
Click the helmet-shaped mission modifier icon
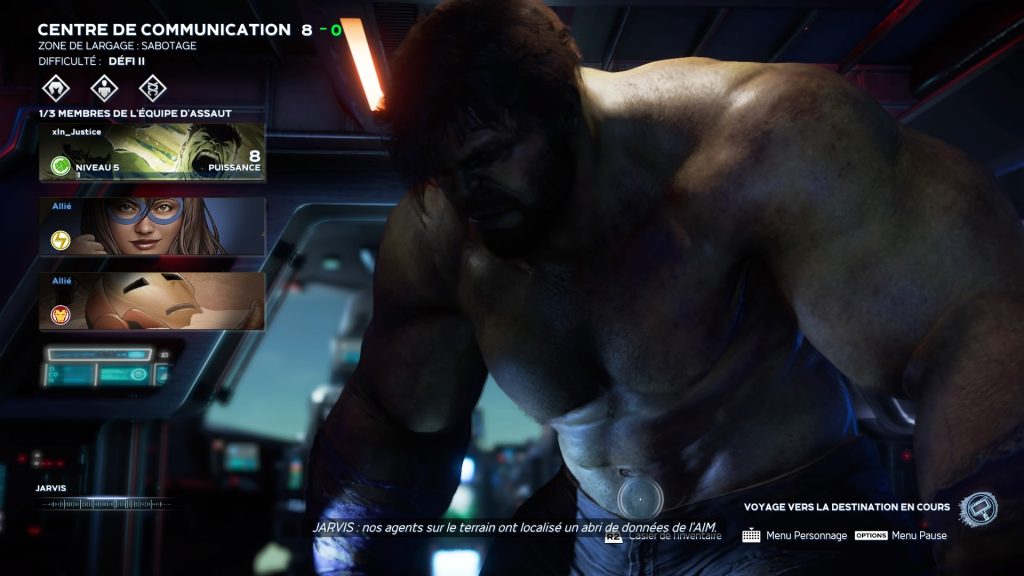click(x=56, y=88)
